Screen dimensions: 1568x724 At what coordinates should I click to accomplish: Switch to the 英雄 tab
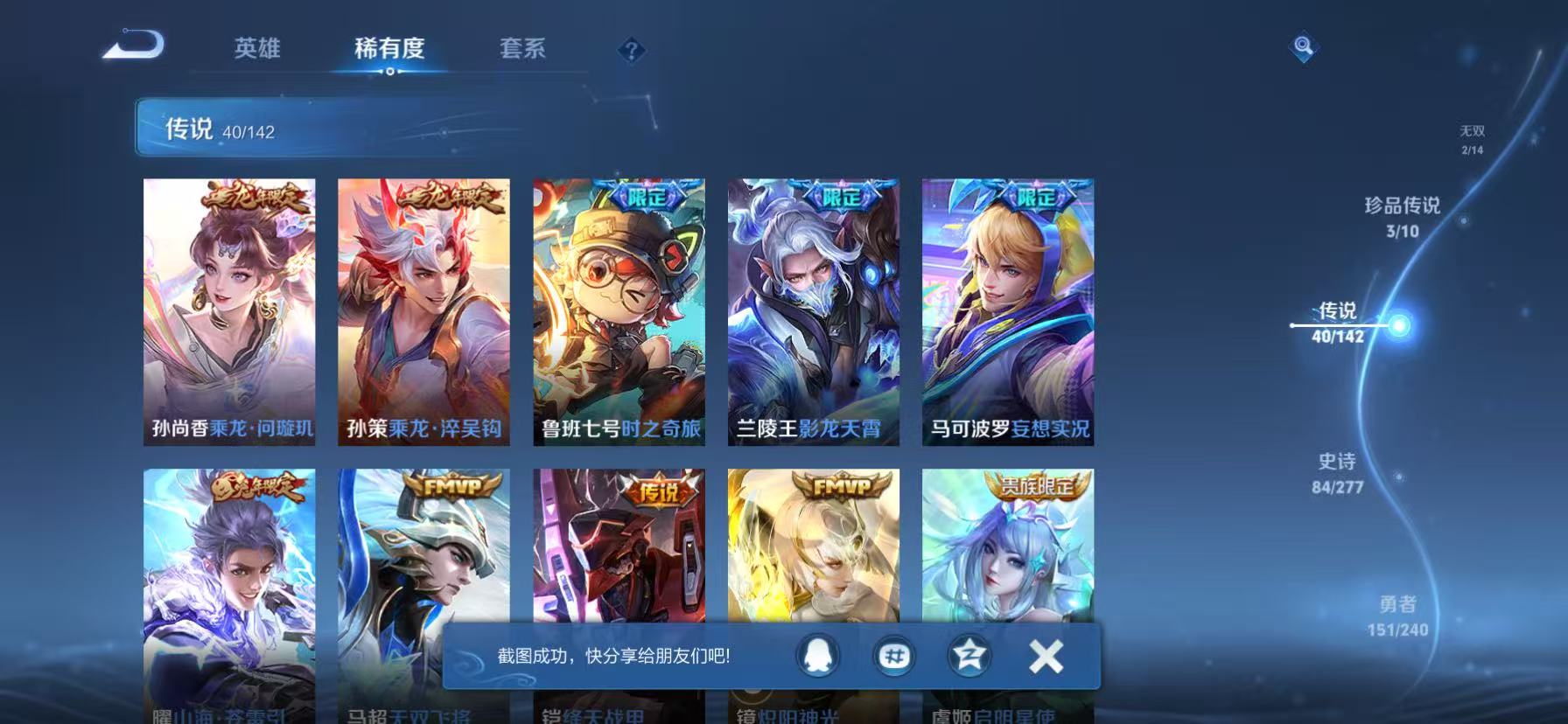coord(256,50)
